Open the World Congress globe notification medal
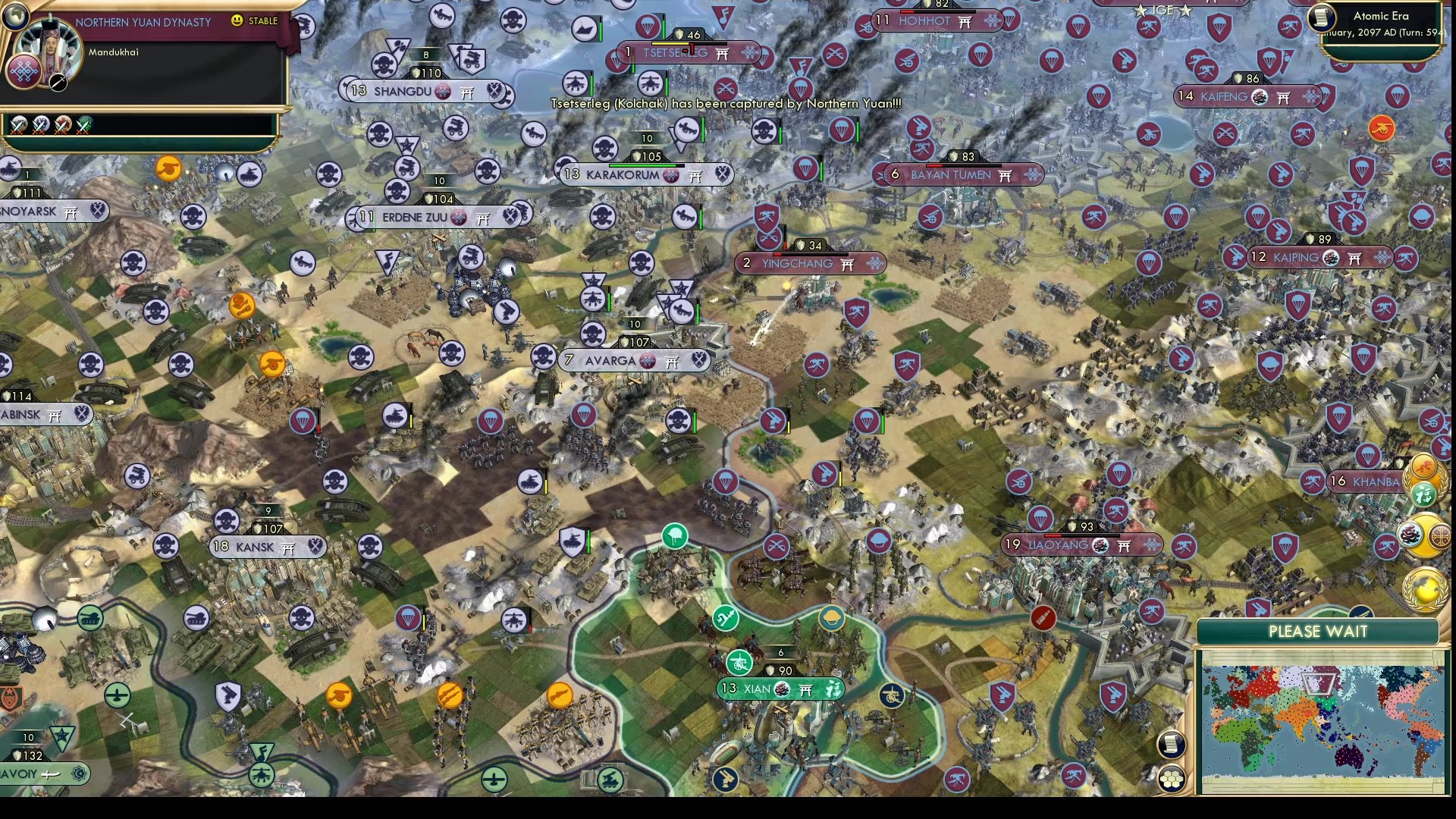Image resolution: width=1456 pixels, height=819 pixels. (x=1423, y=590)
